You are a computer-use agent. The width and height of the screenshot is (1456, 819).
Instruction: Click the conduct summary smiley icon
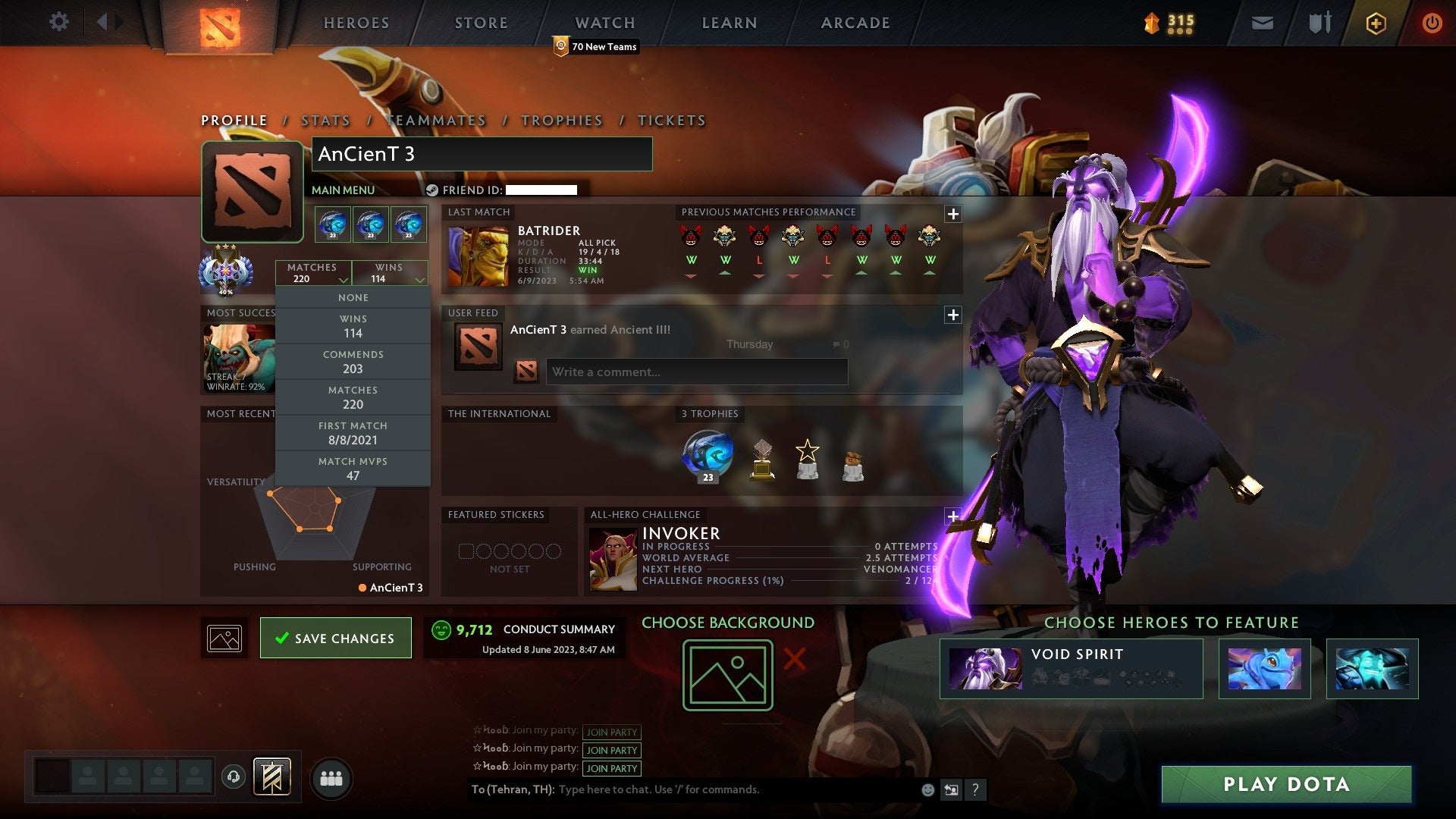pyautogui.click(x=441, y=629)
